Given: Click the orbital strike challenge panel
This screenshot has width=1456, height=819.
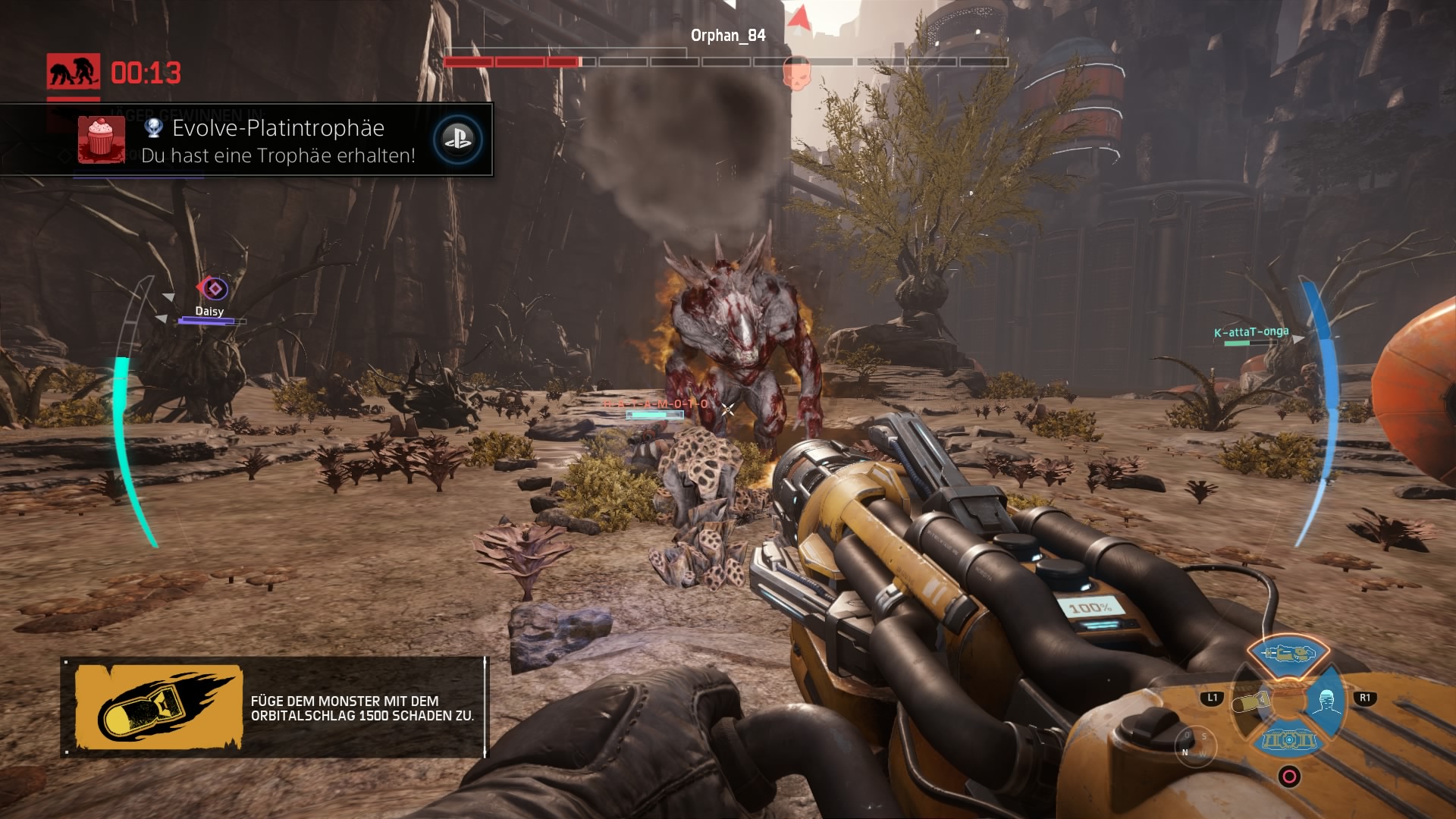Looking at the screenshot, I should 274,708.
